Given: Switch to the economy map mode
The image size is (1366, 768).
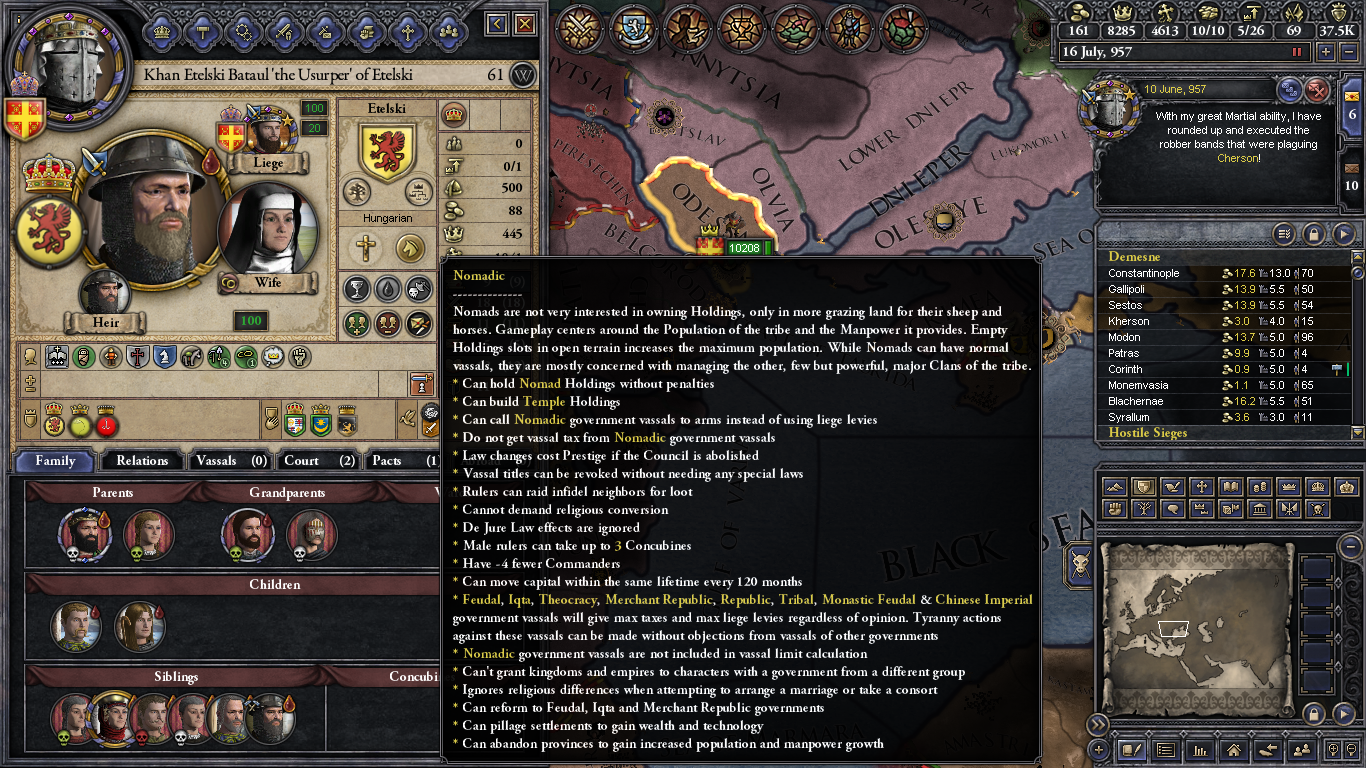Looking at the screenshot, I should pyautogui.click(x=1259, y=487).
